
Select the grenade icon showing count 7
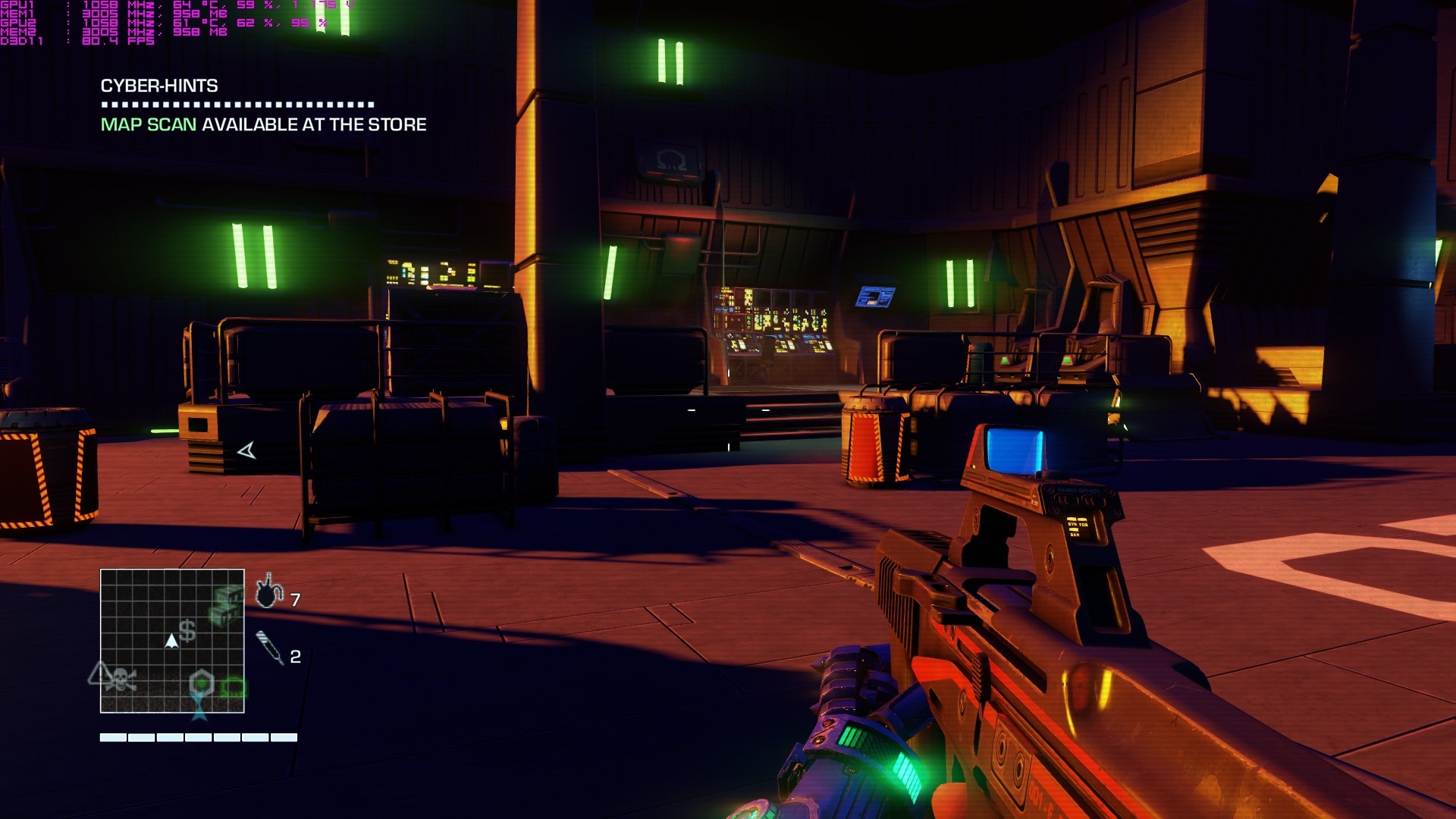267,594
